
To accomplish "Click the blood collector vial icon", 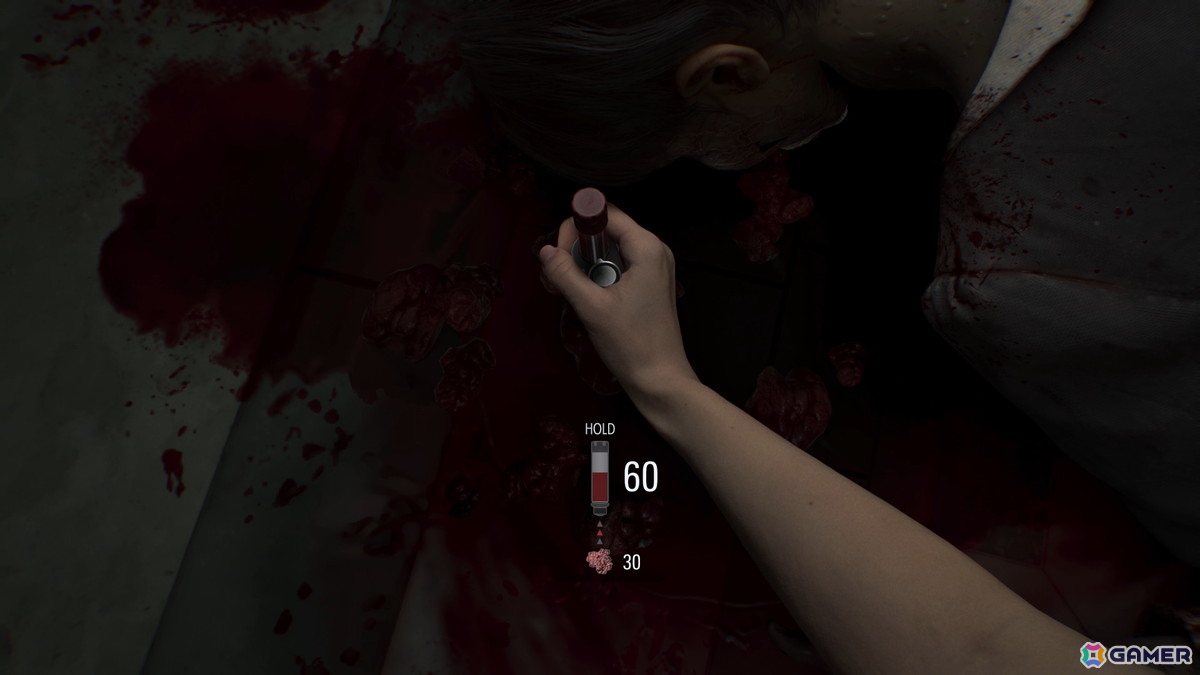I will [x=600, y=479].
